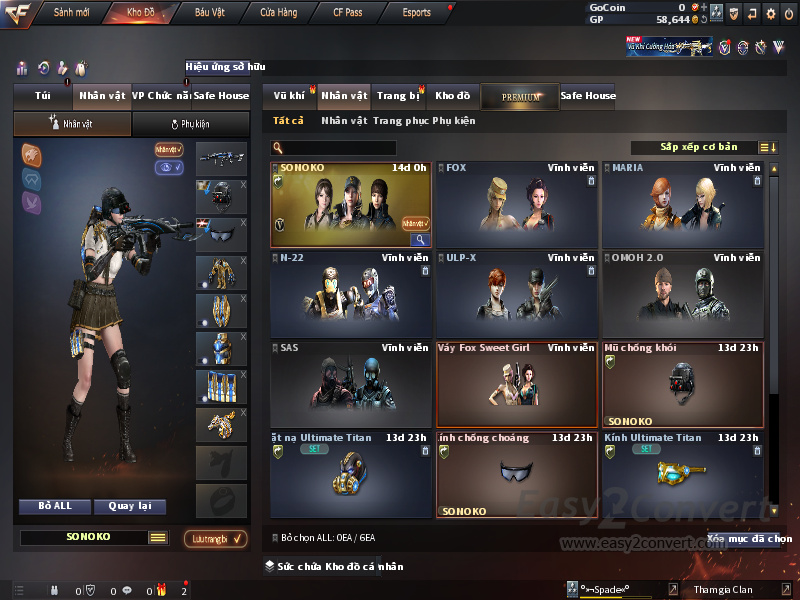Show the Phụ kiện accessories panel
The height and width of the screenshot is (600, 800).
point(190,124)
